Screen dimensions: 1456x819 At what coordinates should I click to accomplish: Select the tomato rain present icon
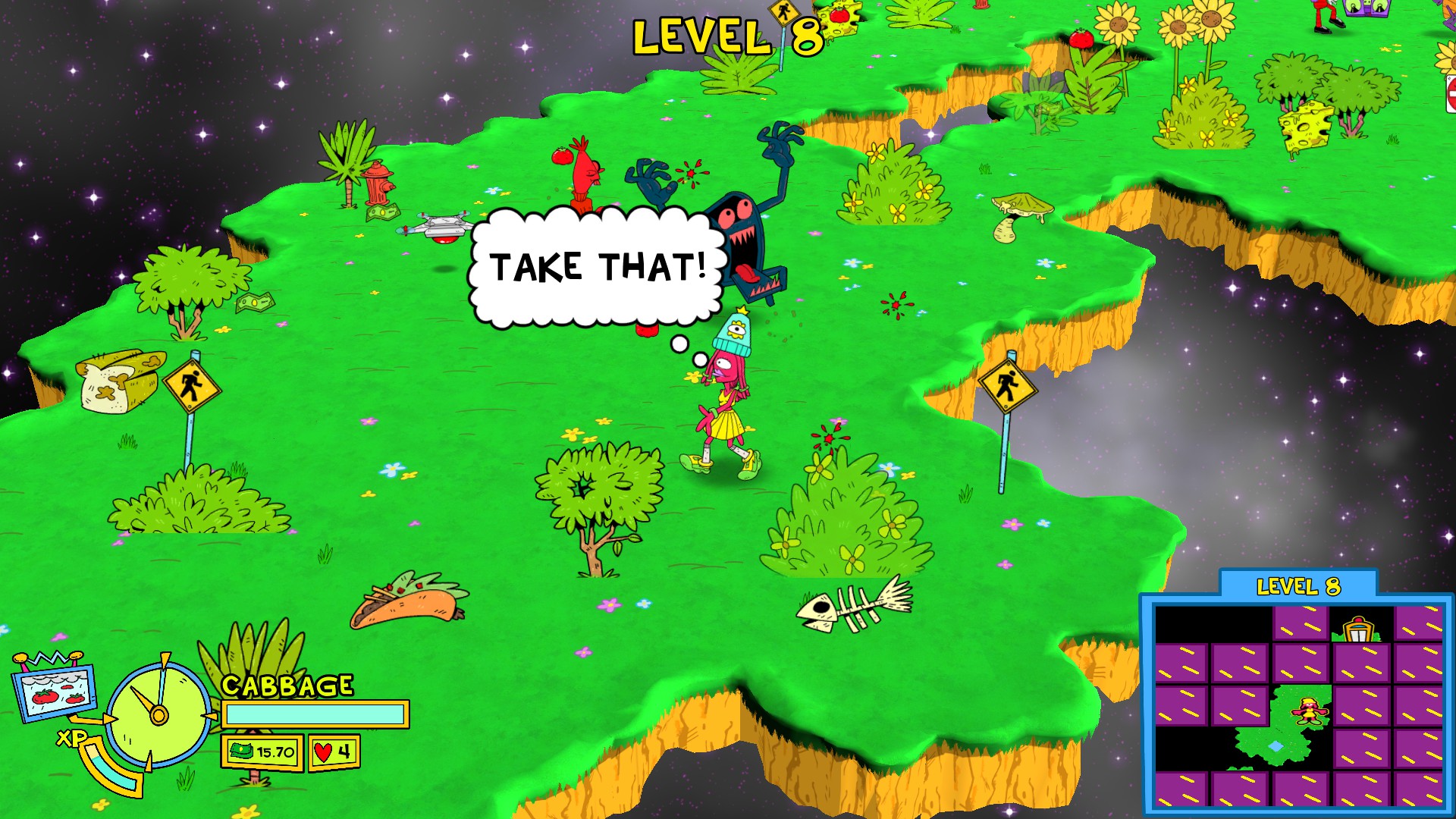click(55, 689)
